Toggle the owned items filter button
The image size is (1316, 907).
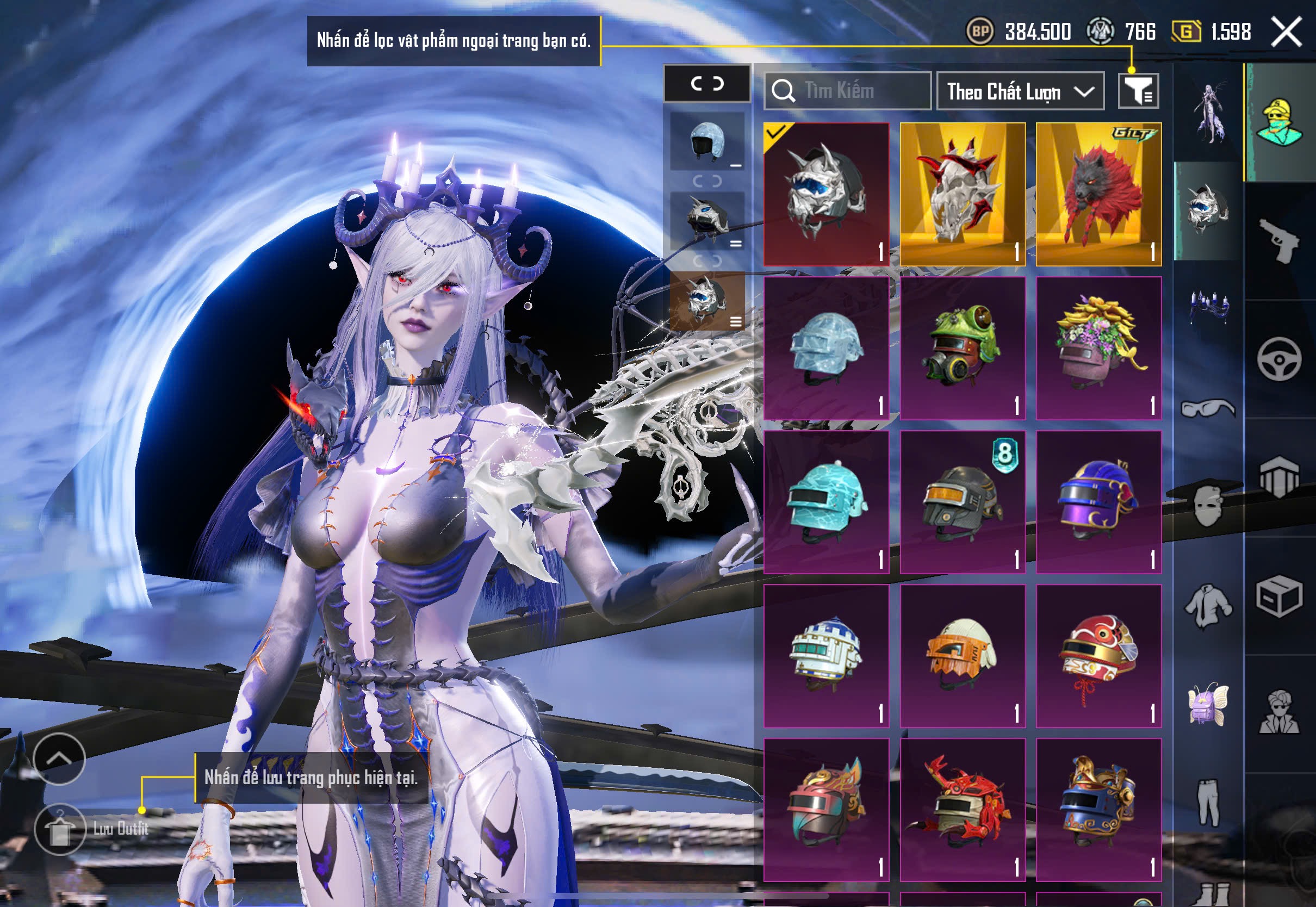tap(1138, 90)
